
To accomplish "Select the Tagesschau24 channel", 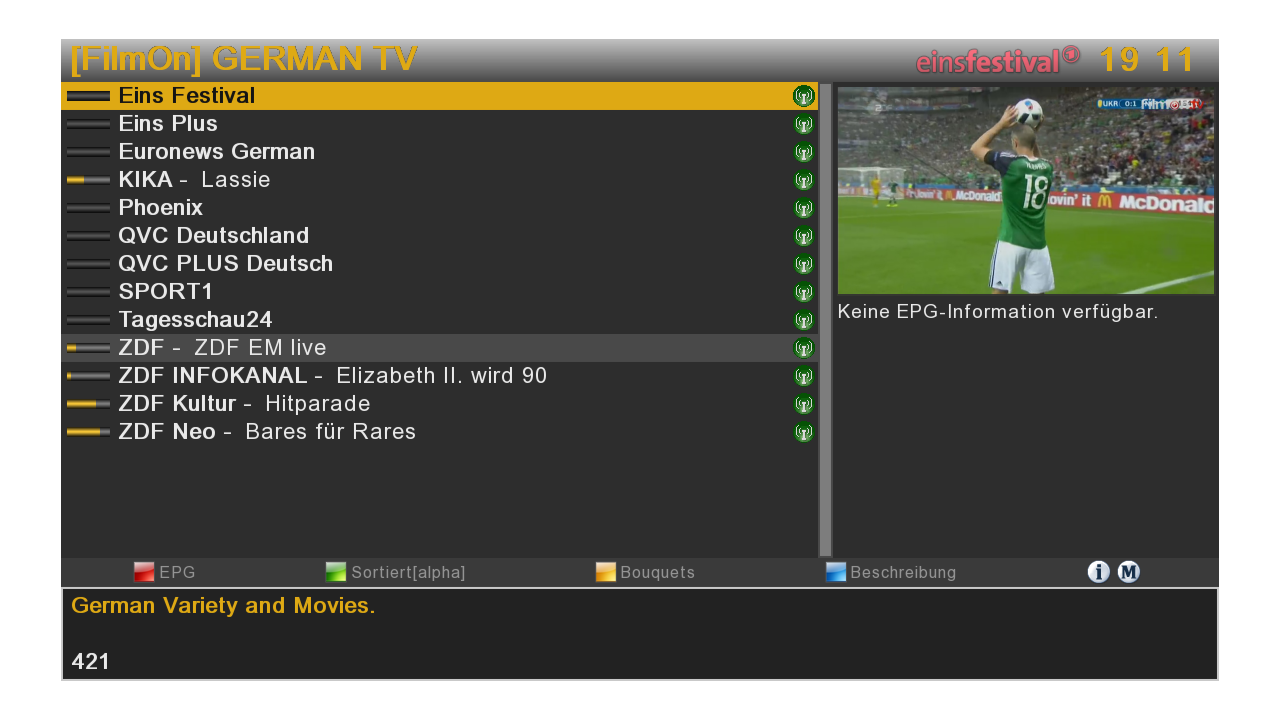I will coord(195,320).
